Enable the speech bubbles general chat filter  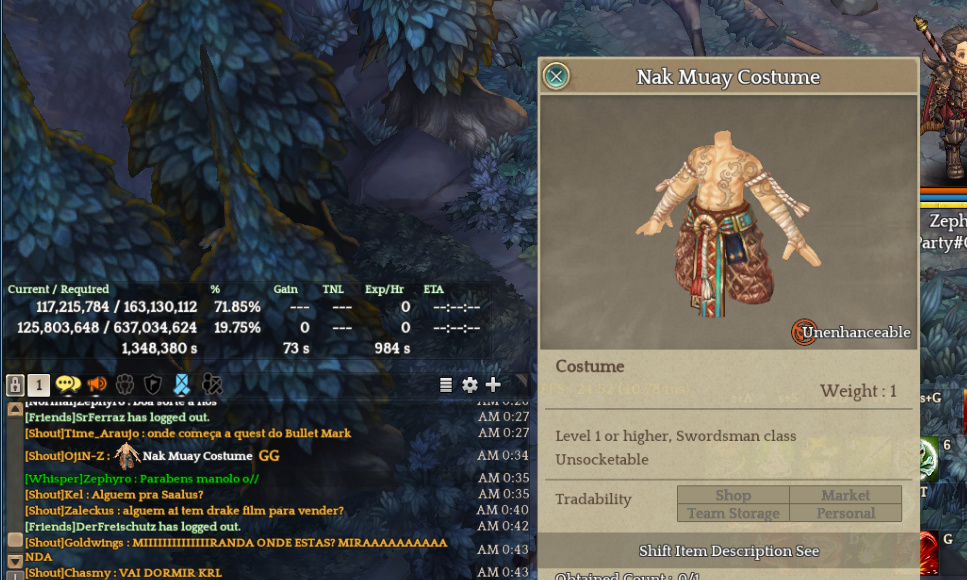pyautogui.click(x=68, y=385)
